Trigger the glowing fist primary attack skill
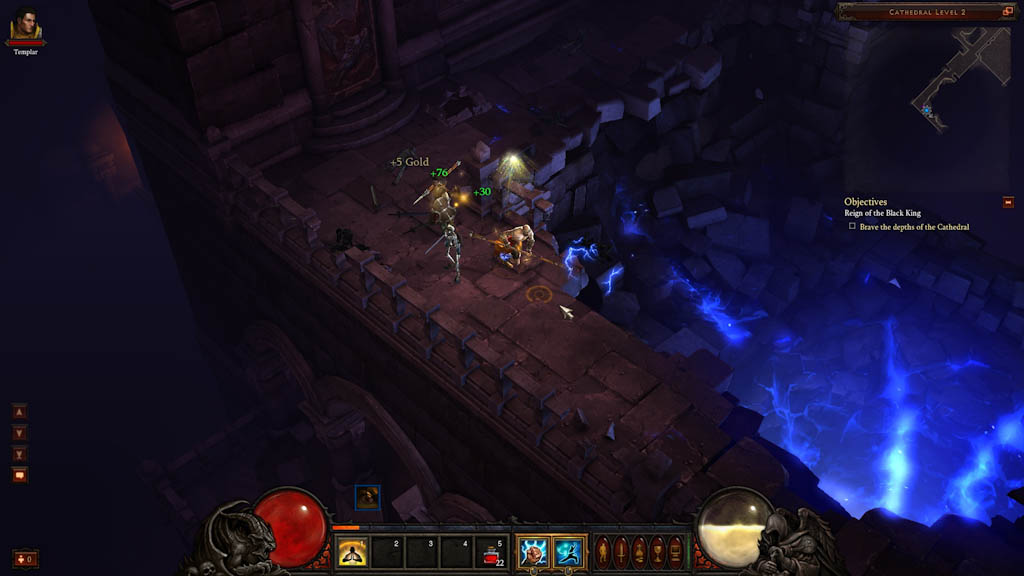1024x576 pixels. 533,552
